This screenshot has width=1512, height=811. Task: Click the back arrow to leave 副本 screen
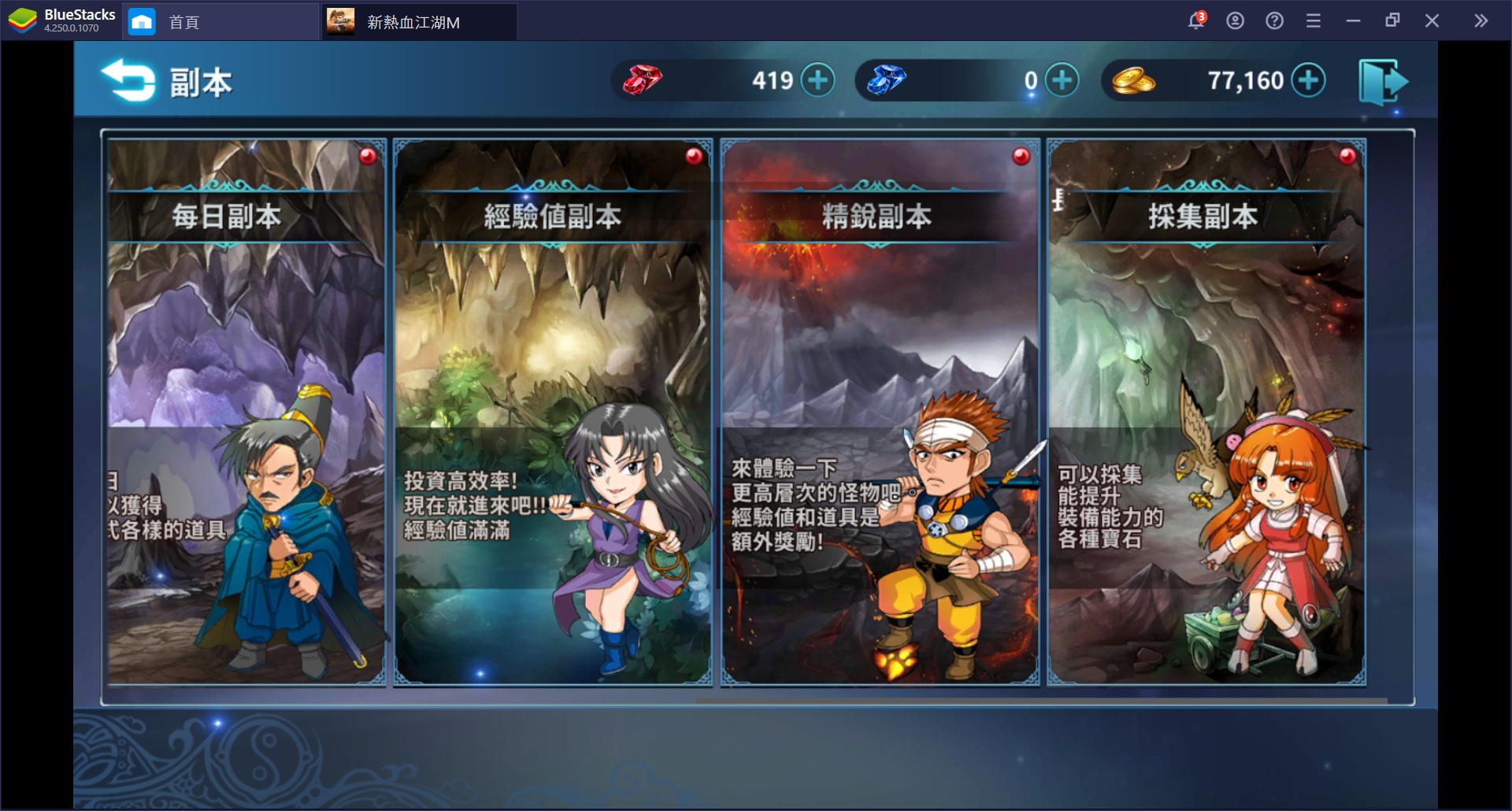click(128, 80)
